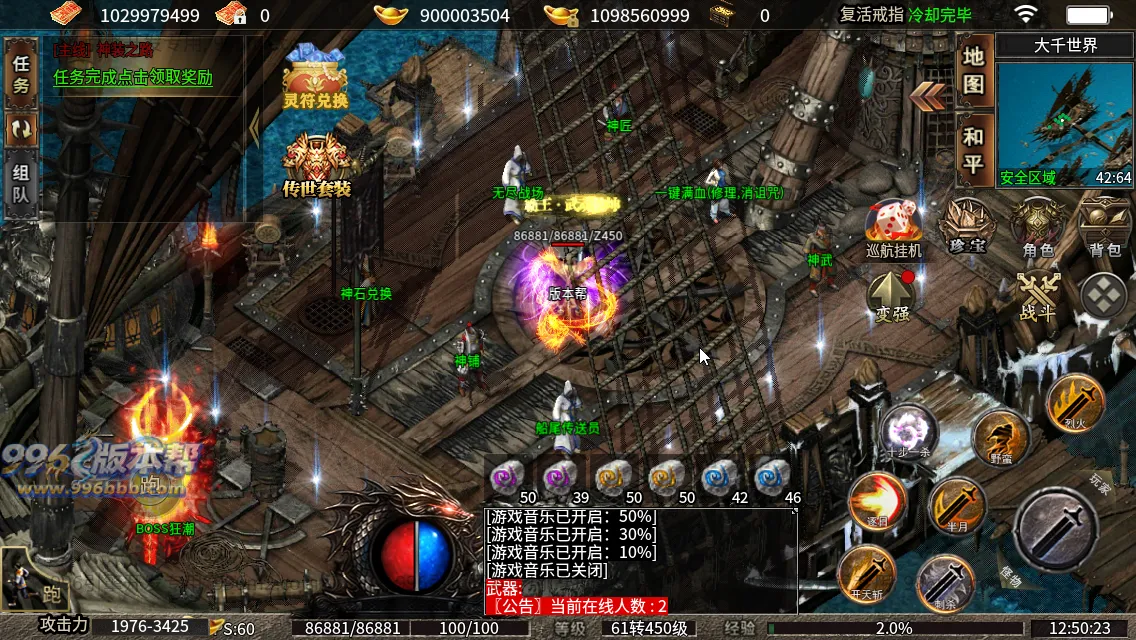Open the 角色 character sheet
Screen dimensions: 1136x640
(1038, 228)
